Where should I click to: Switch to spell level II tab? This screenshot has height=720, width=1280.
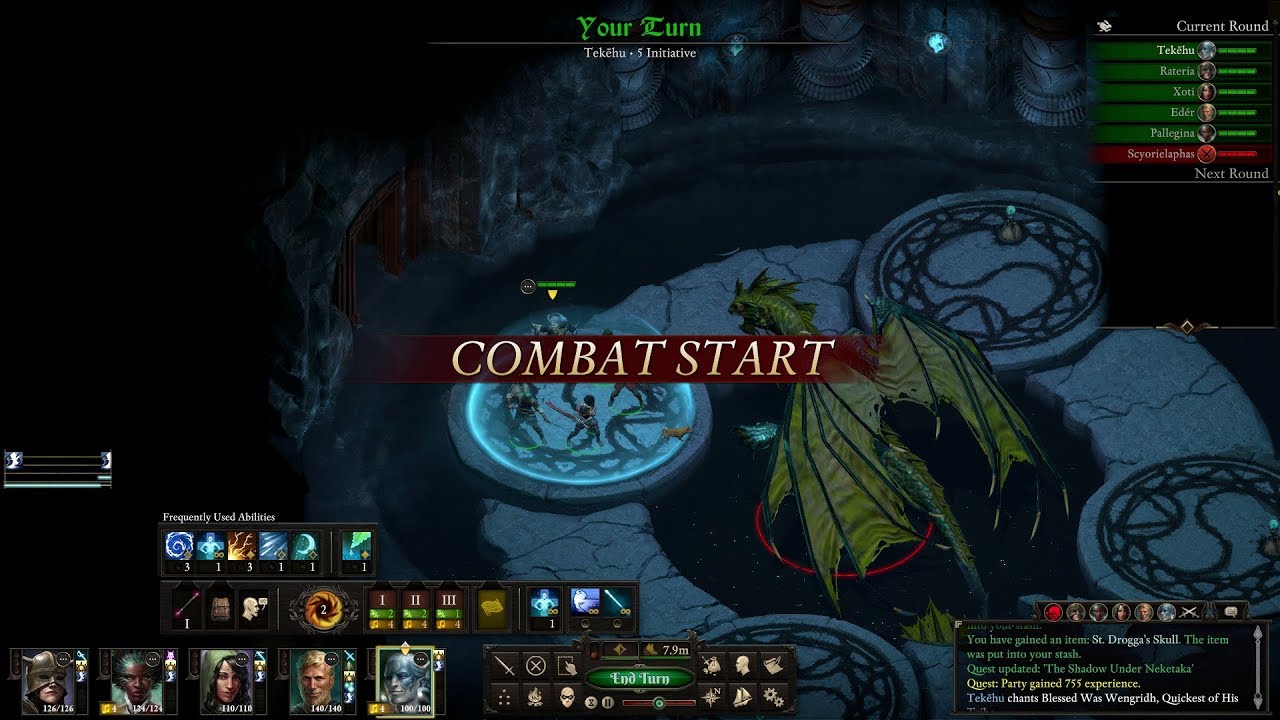(415, 599)
